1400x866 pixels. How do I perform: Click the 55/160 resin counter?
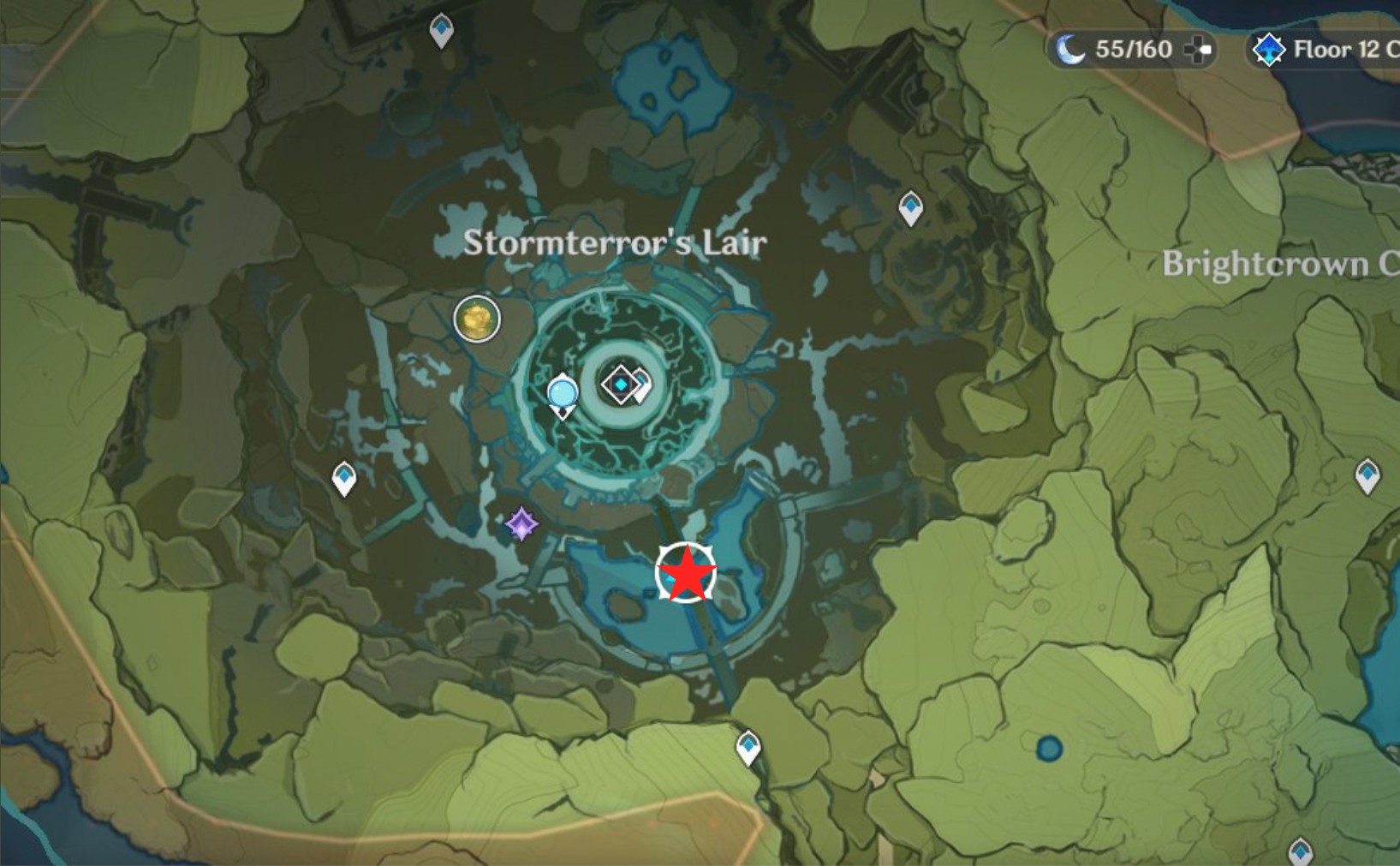[1130, 49]
